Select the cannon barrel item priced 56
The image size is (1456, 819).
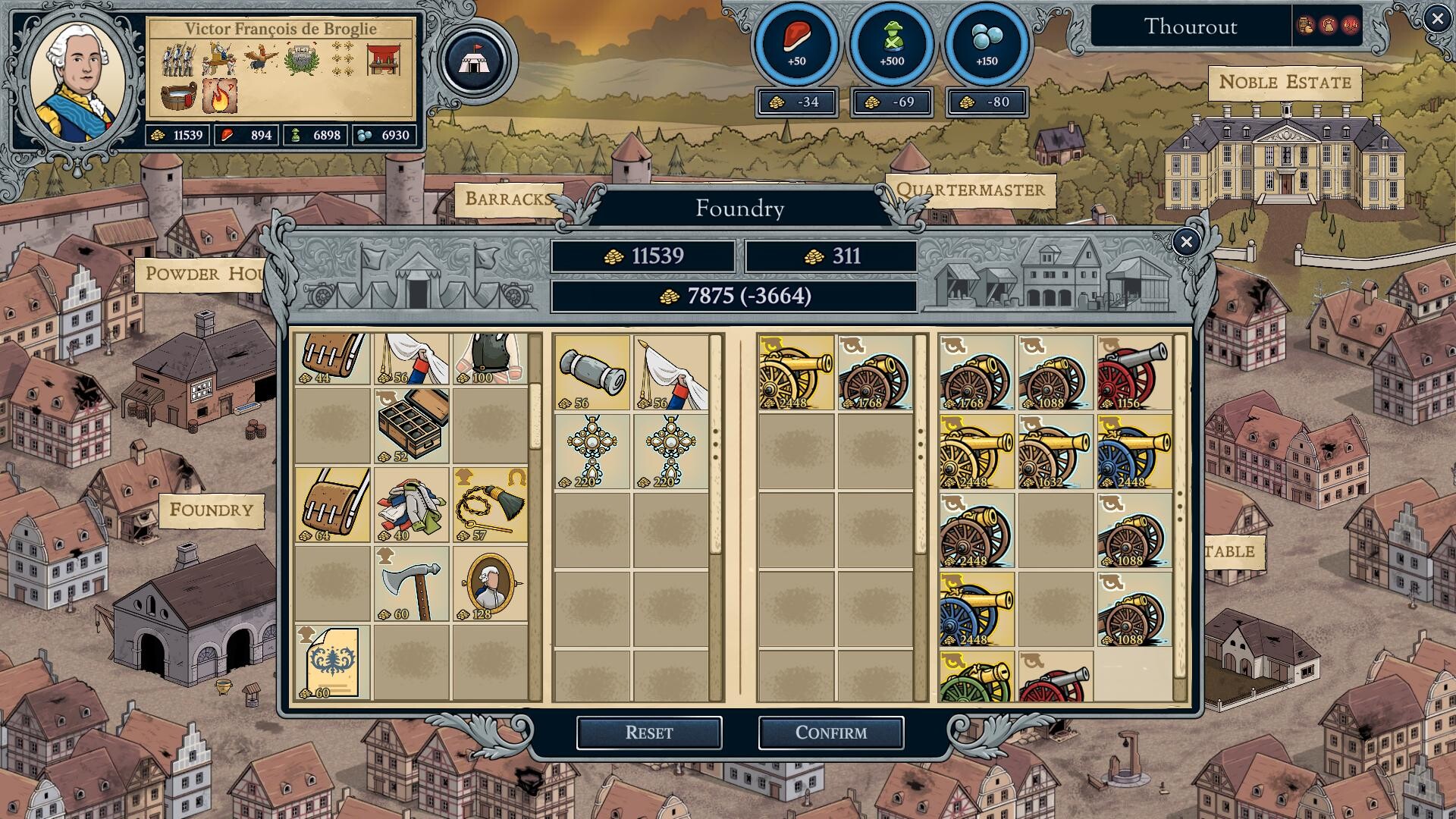591,372
